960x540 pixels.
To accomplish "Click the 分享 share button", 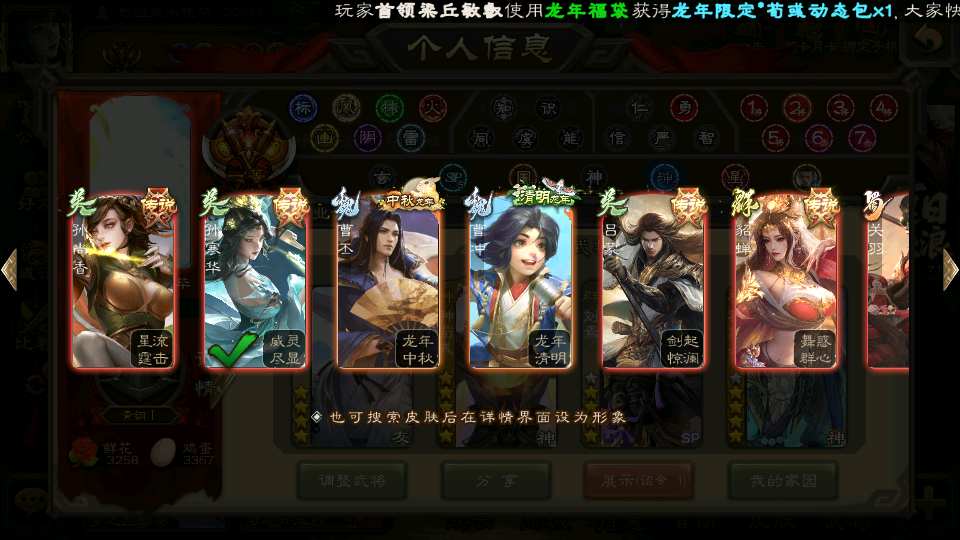I will 495,480.
